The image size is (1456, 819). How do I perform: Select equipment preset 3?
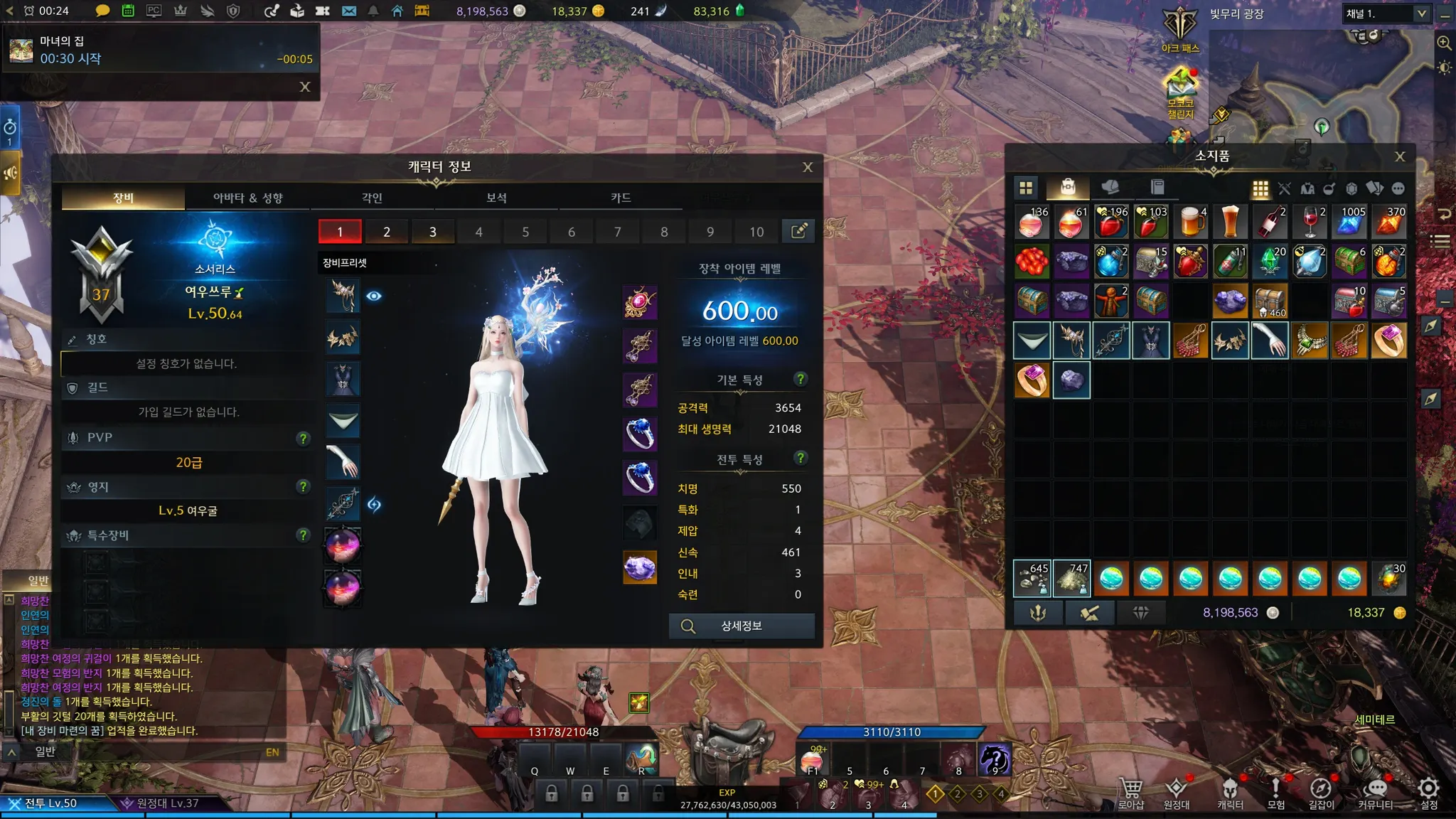432,232
